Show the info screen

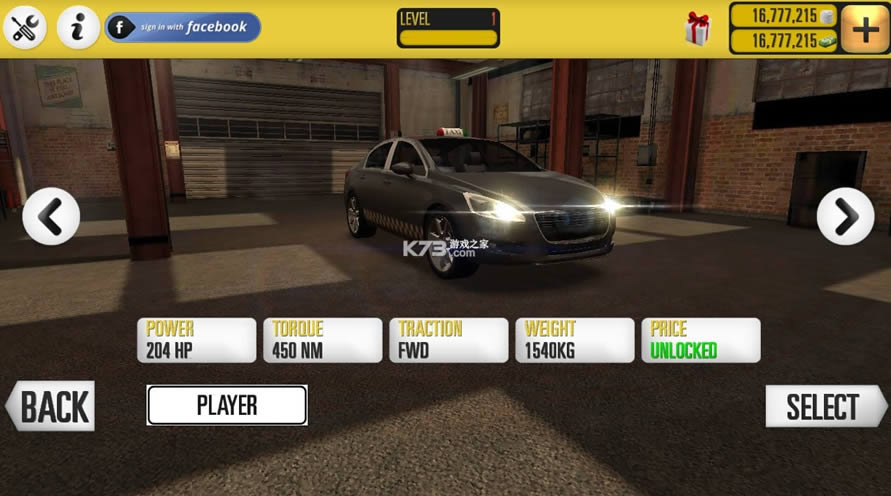[77, 27]
